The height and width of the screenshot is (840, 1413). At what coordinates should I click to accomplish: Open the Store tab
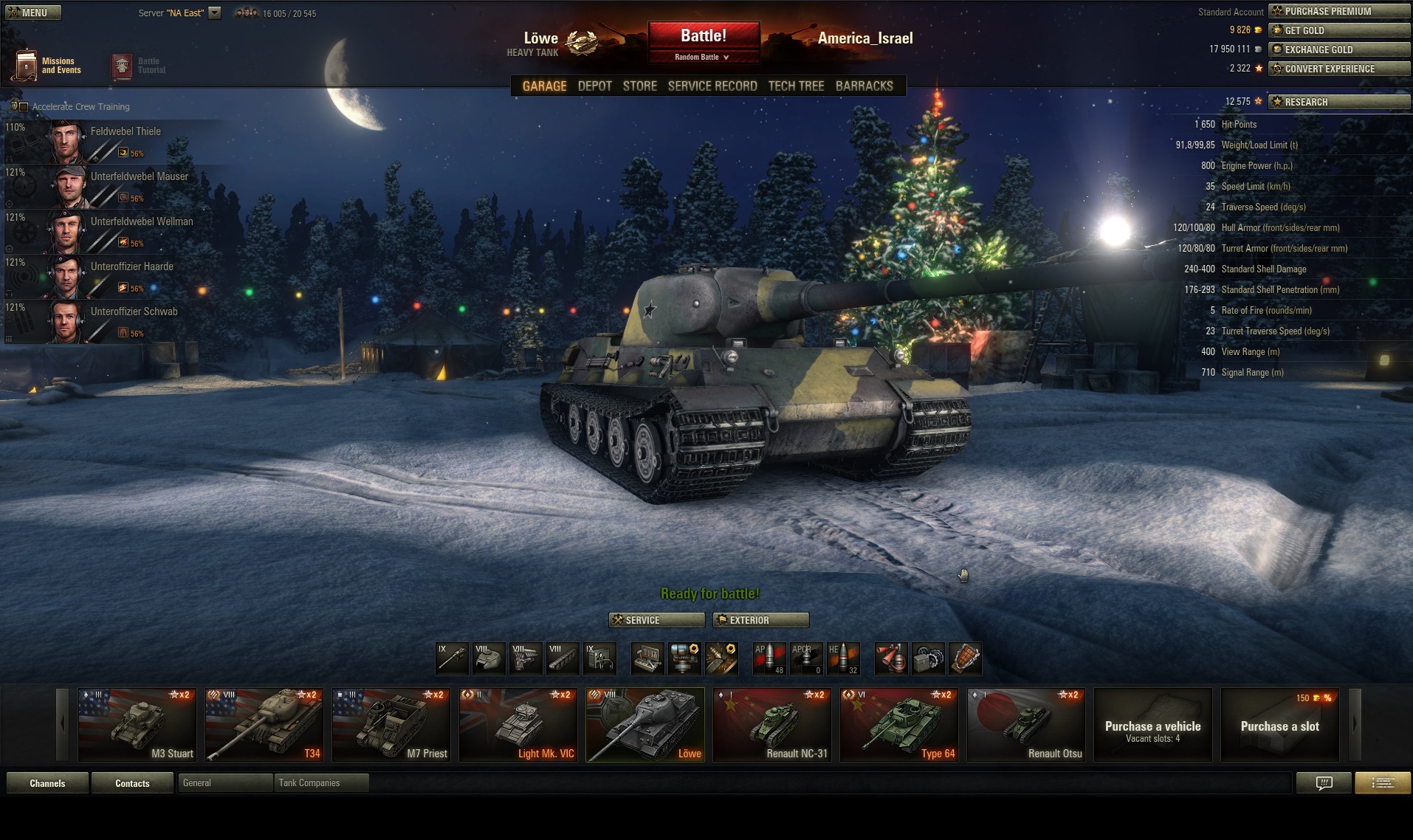point(639,86)
